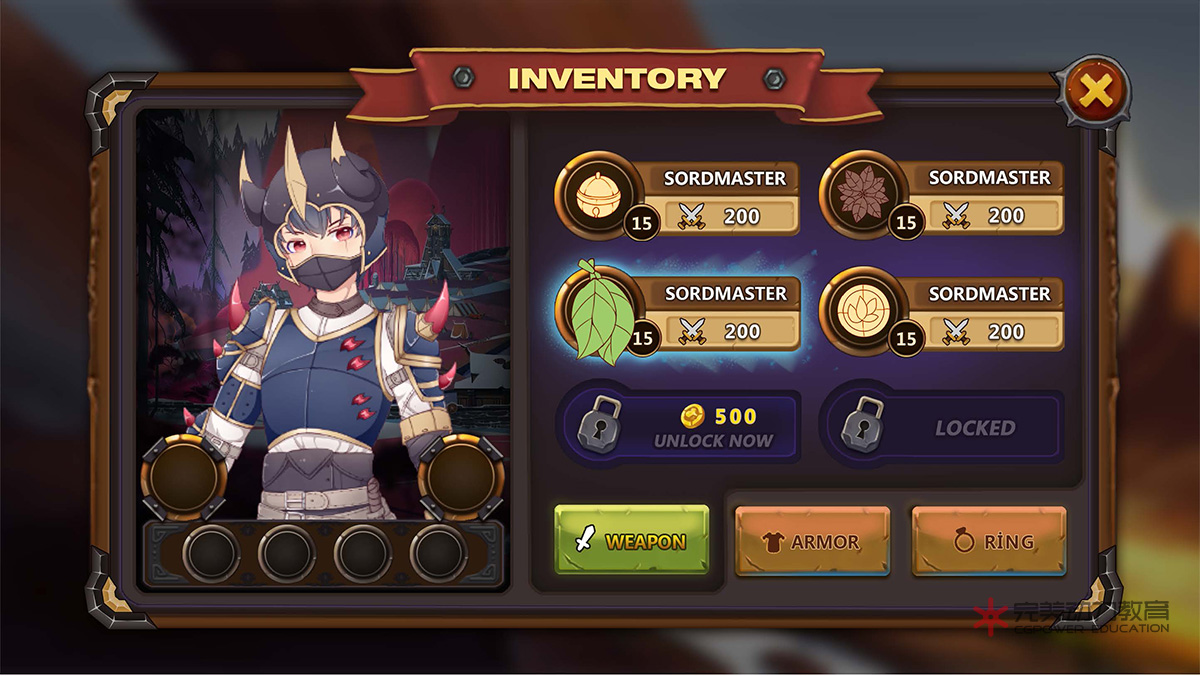Image resolution: width=1200 pixels, height=676 pixels.
Task: Choose the brown spiky flower item card
Action: [x=942, y=198]
